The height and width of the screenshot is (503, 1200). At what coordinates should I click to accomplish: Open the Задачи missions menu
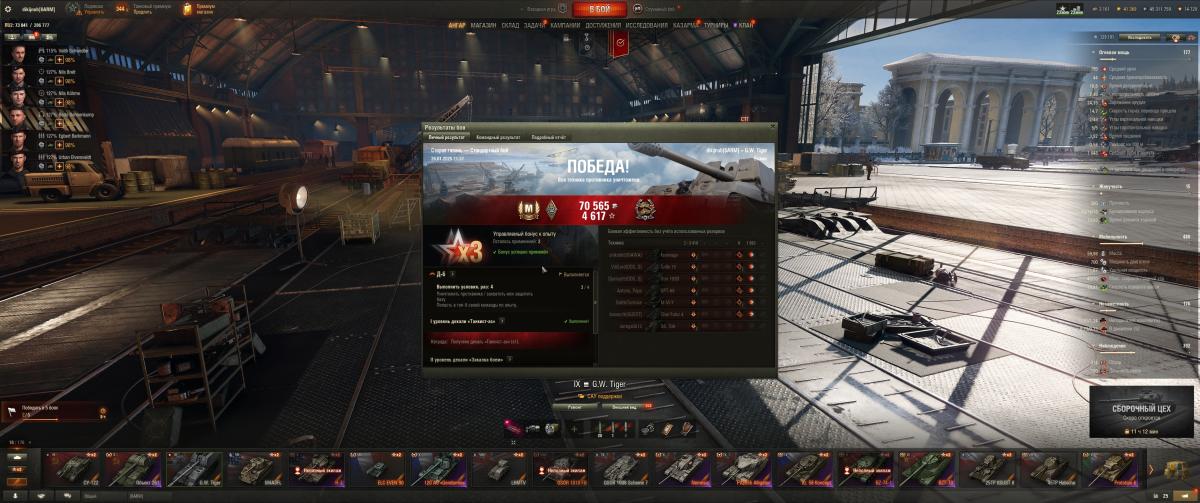coord(535,25)
